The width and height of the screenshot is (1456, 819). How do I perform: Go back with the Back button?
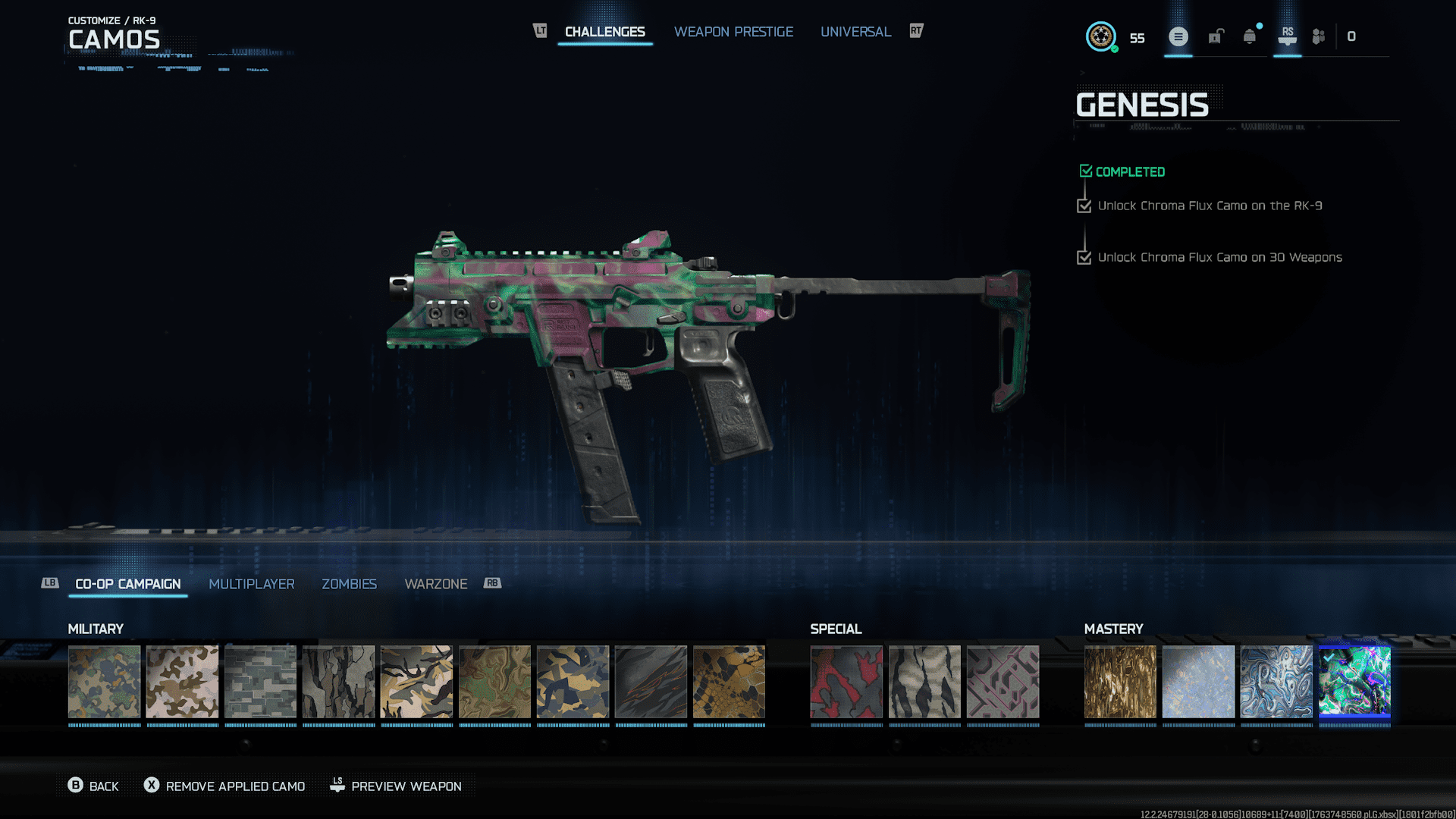pos(93,786)
